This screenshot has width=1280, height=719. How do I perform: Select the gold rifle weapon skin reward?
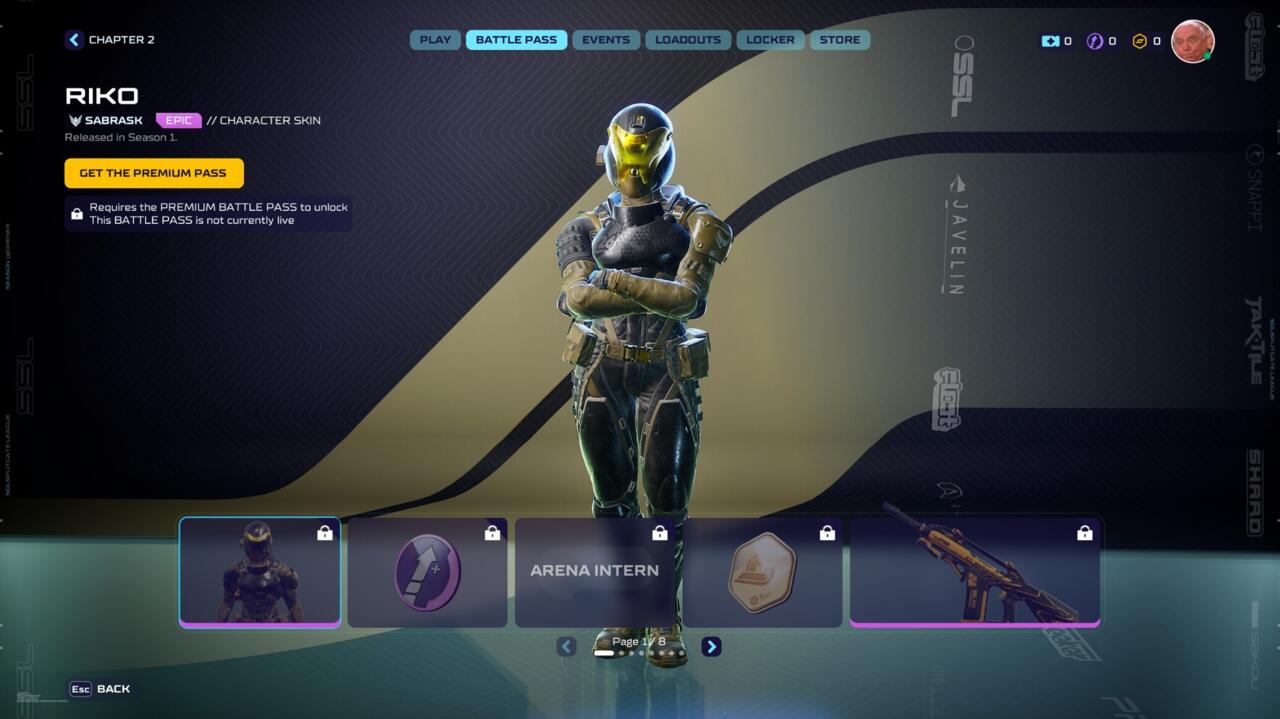pos(975,572)
